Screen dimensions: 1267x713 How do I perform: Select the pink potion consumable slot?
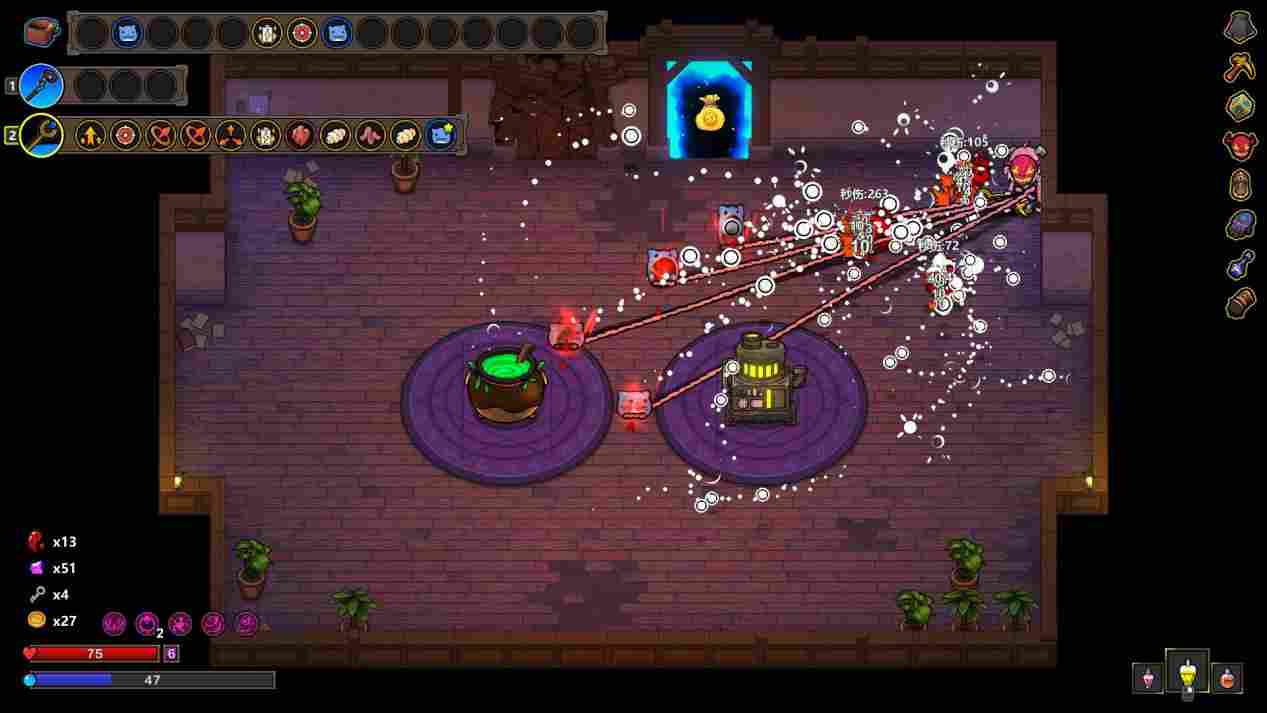1148,677
